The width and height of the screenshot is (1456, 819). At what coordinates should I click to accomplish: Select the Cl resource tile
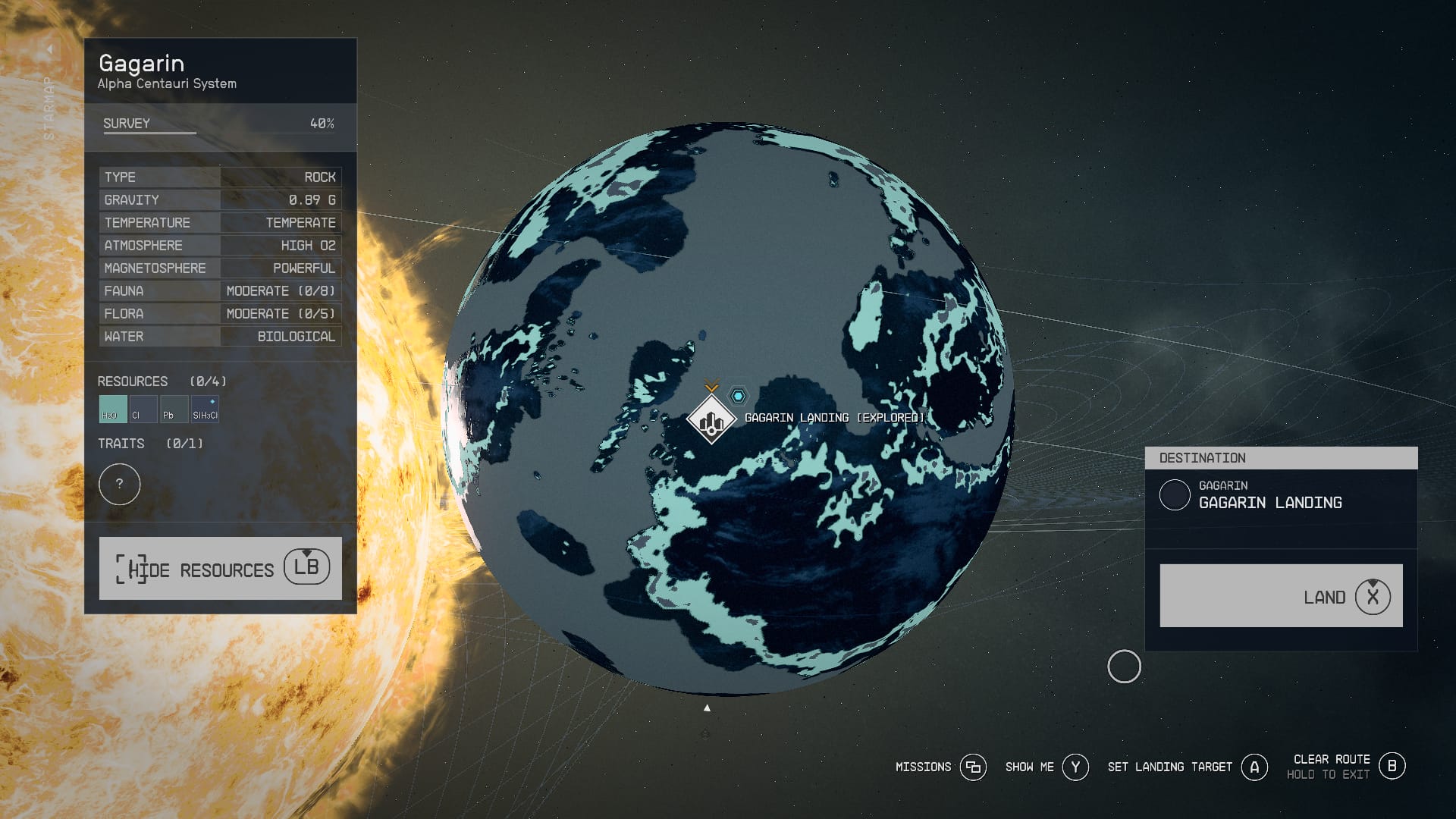(x=143, y=409)
